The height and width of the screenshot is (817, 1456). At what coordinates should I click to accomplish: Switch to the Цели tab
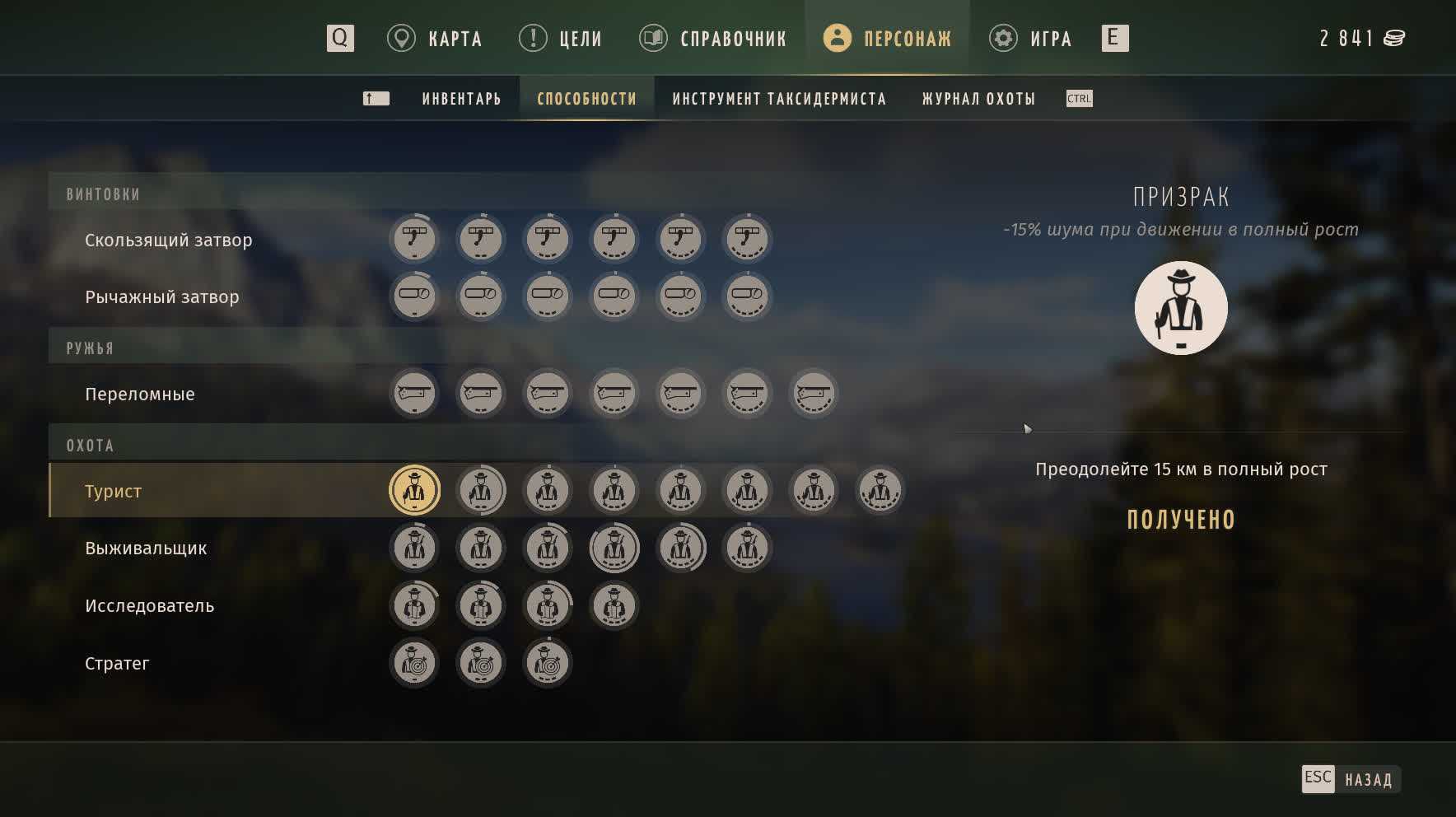[x=562, y=39]
